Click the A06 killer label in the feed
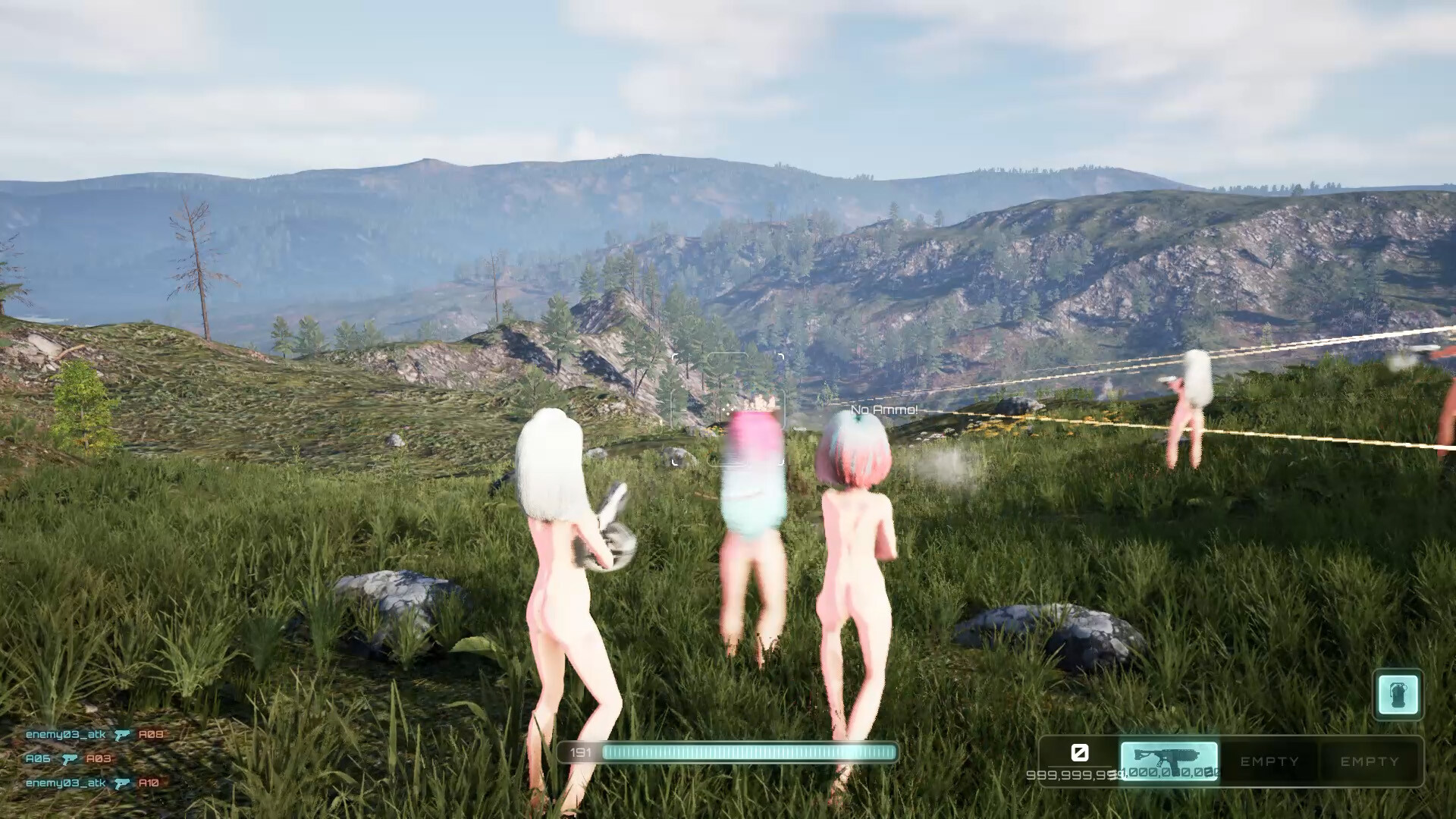This screenshot has width=1456, height=819. click(x=36, y=757)
